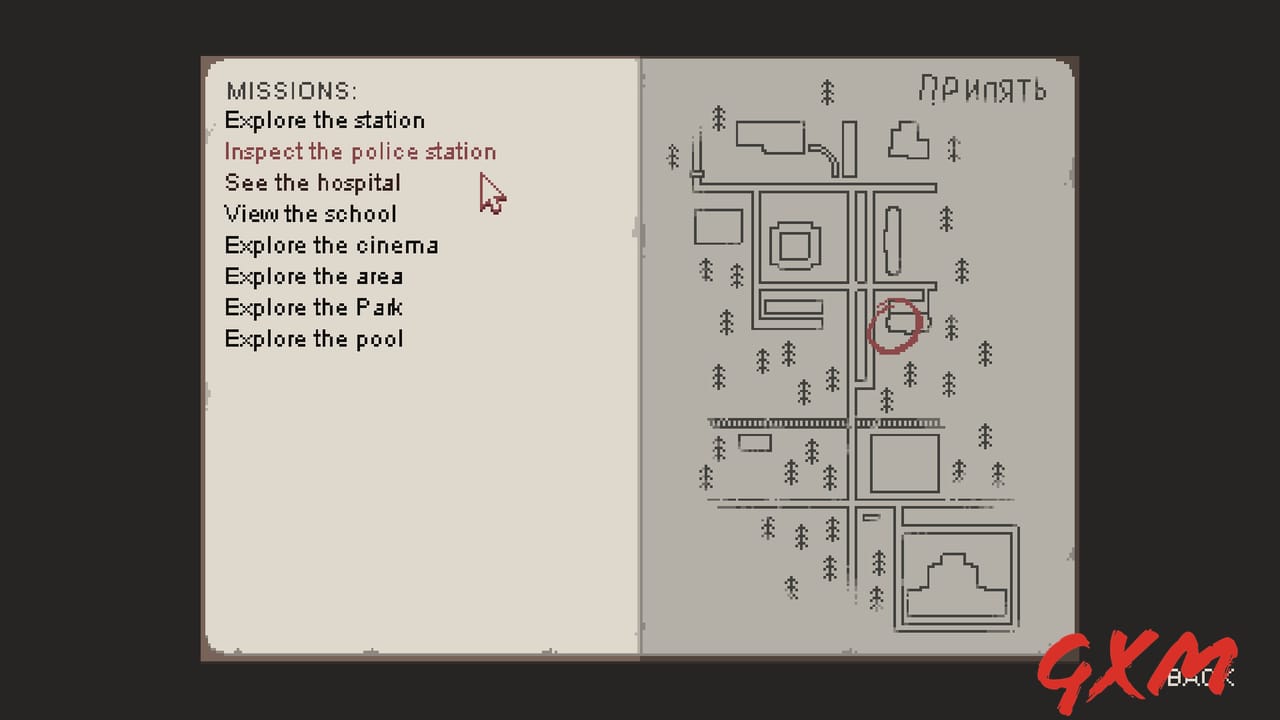Open the Explore the pool mission
The height and width of the screenshot is (720, 1280).
(313, 339)
